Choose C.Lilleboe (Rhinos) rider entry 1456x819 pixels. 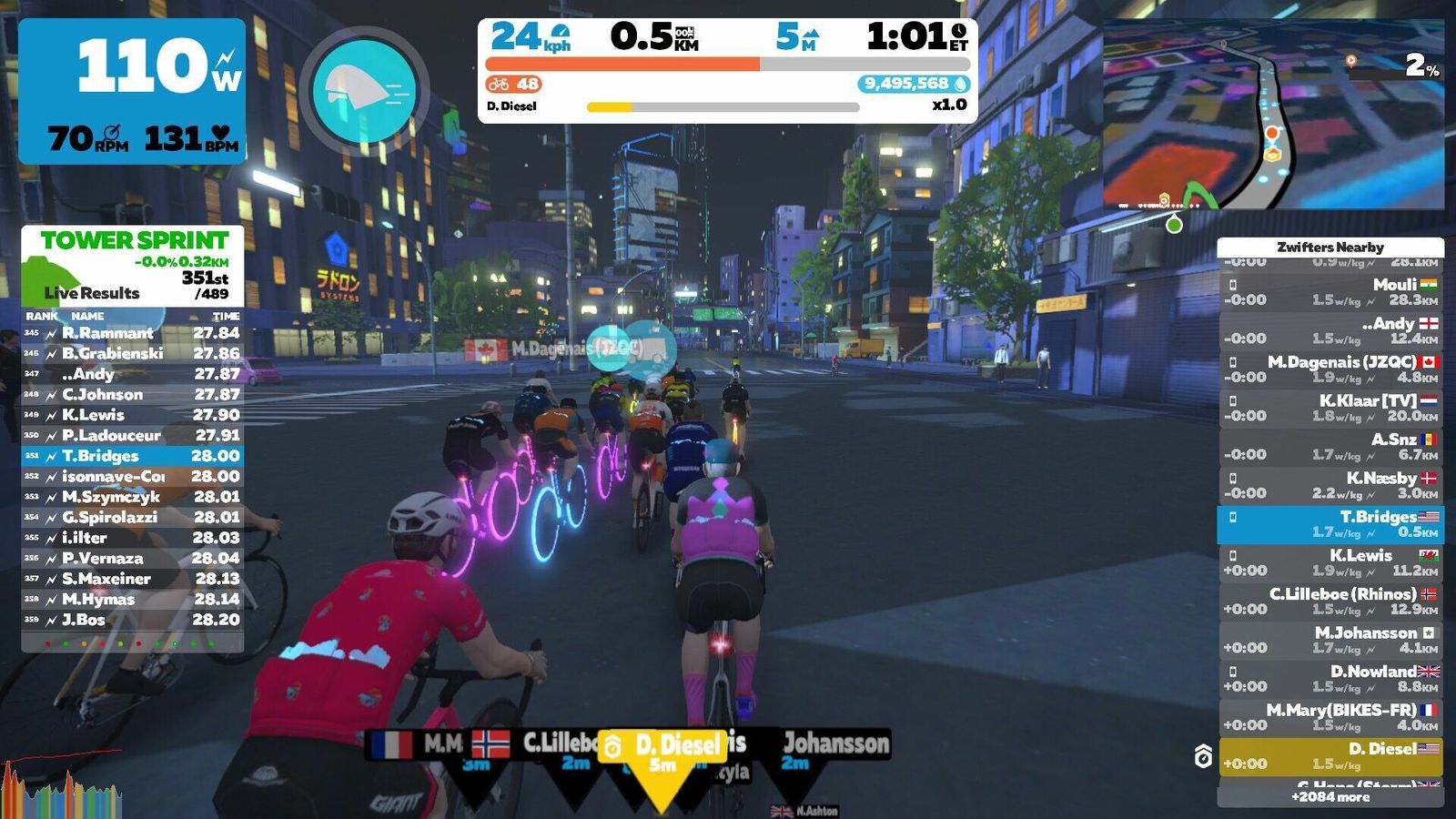1330,602
